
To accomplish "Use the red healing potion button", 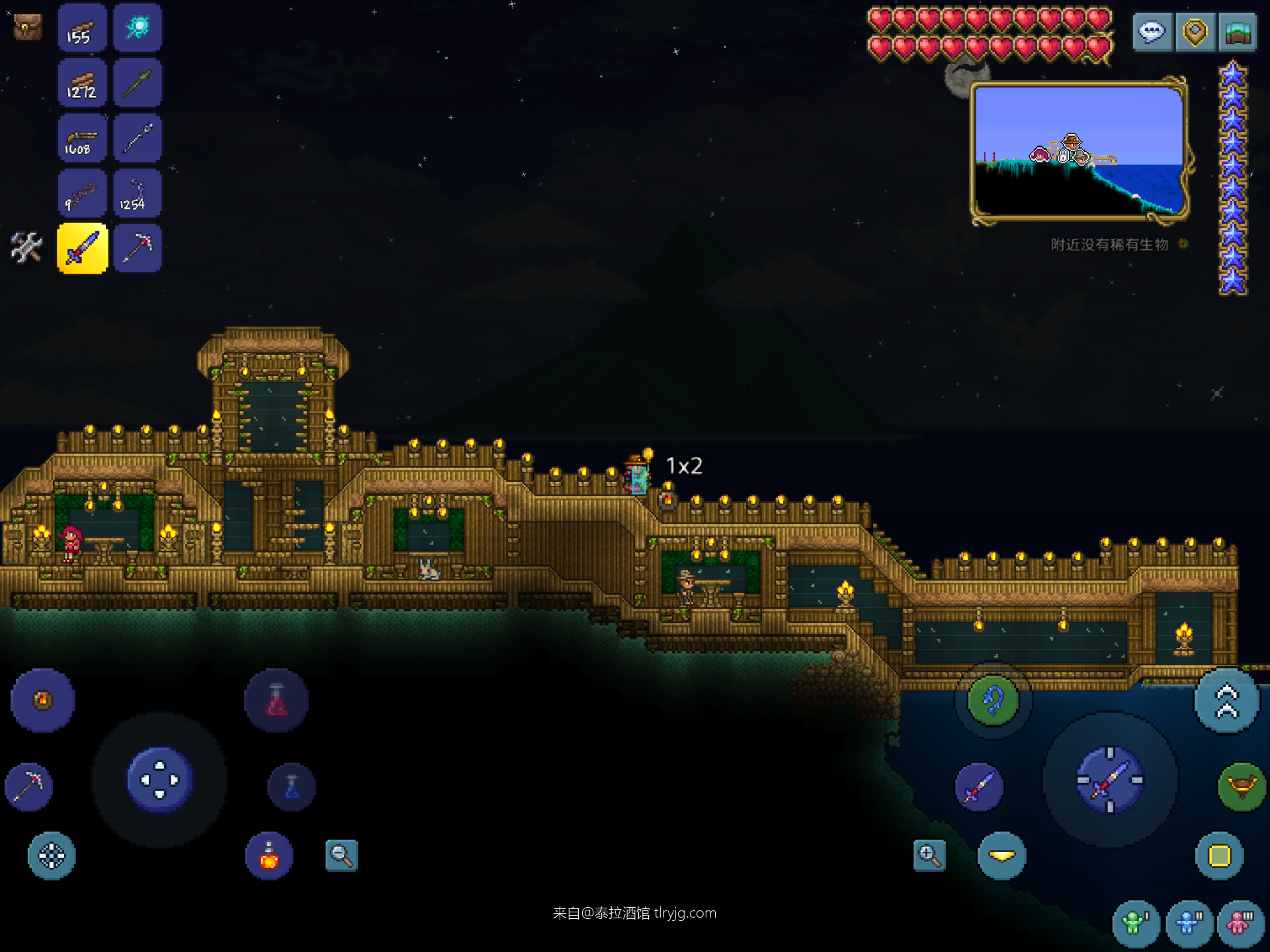I will point(276,700).
